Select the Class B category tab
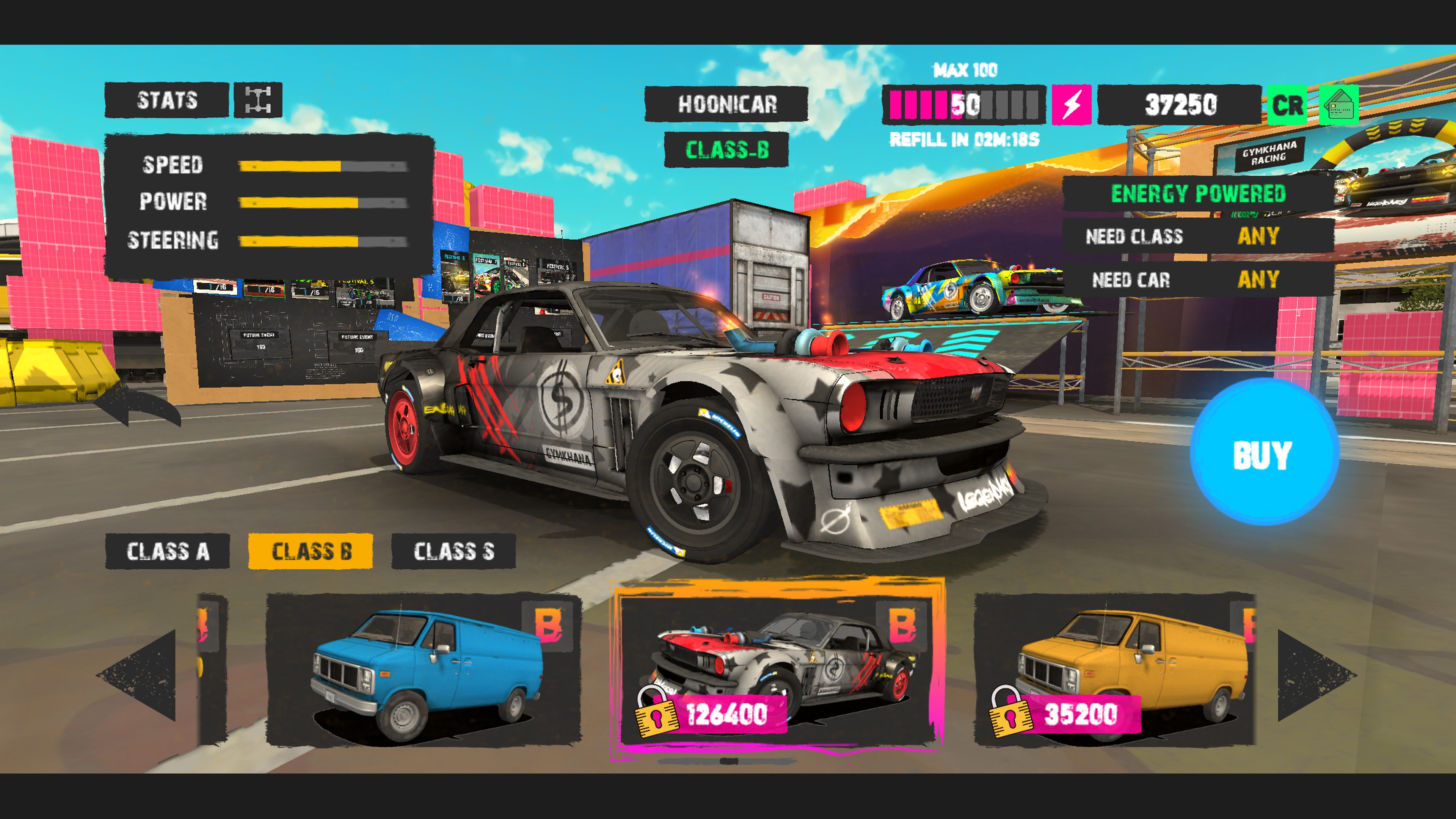 (x=310, y=551)
